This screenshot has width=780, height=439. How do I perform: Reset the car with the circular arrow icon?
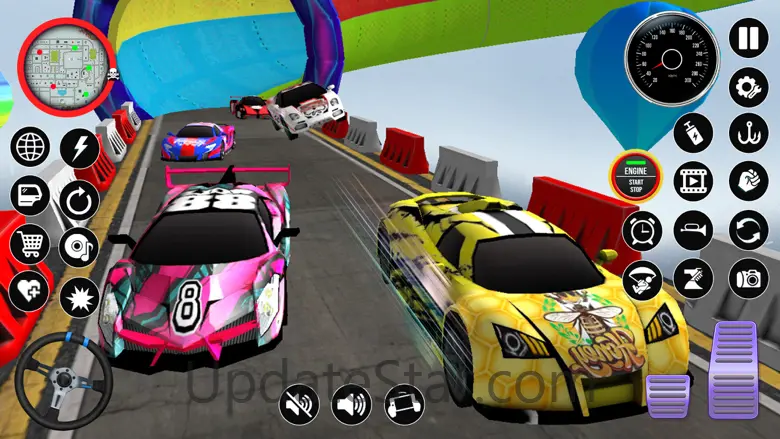point(79,198)
